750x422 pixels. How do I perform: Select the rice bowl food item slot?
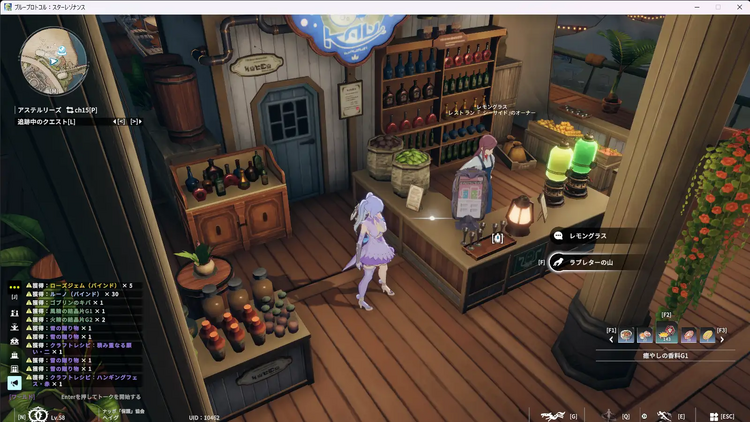tap(627, 336)
